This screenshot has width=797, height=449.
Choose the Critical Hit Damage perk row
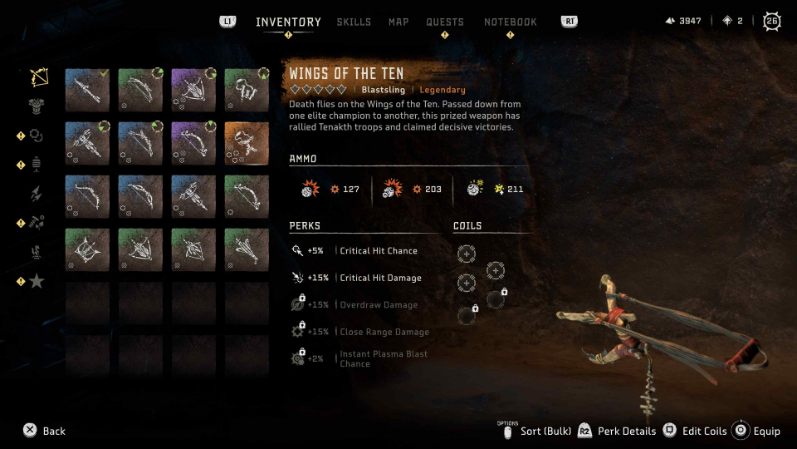coord(365,277)
